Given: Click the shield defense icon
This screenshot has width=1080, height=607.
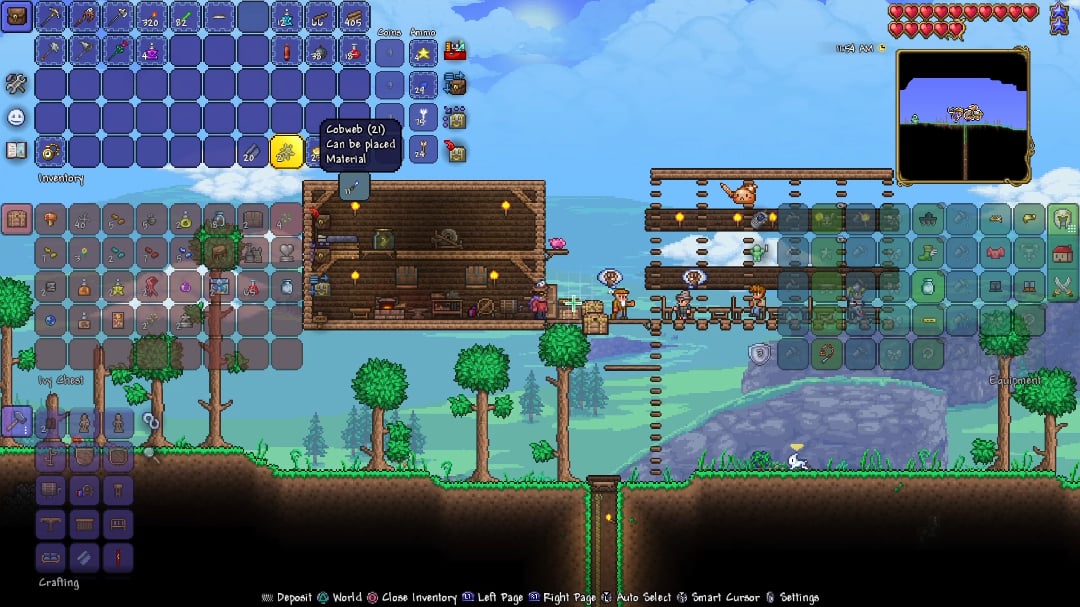Looking at the screenshot, I should 760,353.
